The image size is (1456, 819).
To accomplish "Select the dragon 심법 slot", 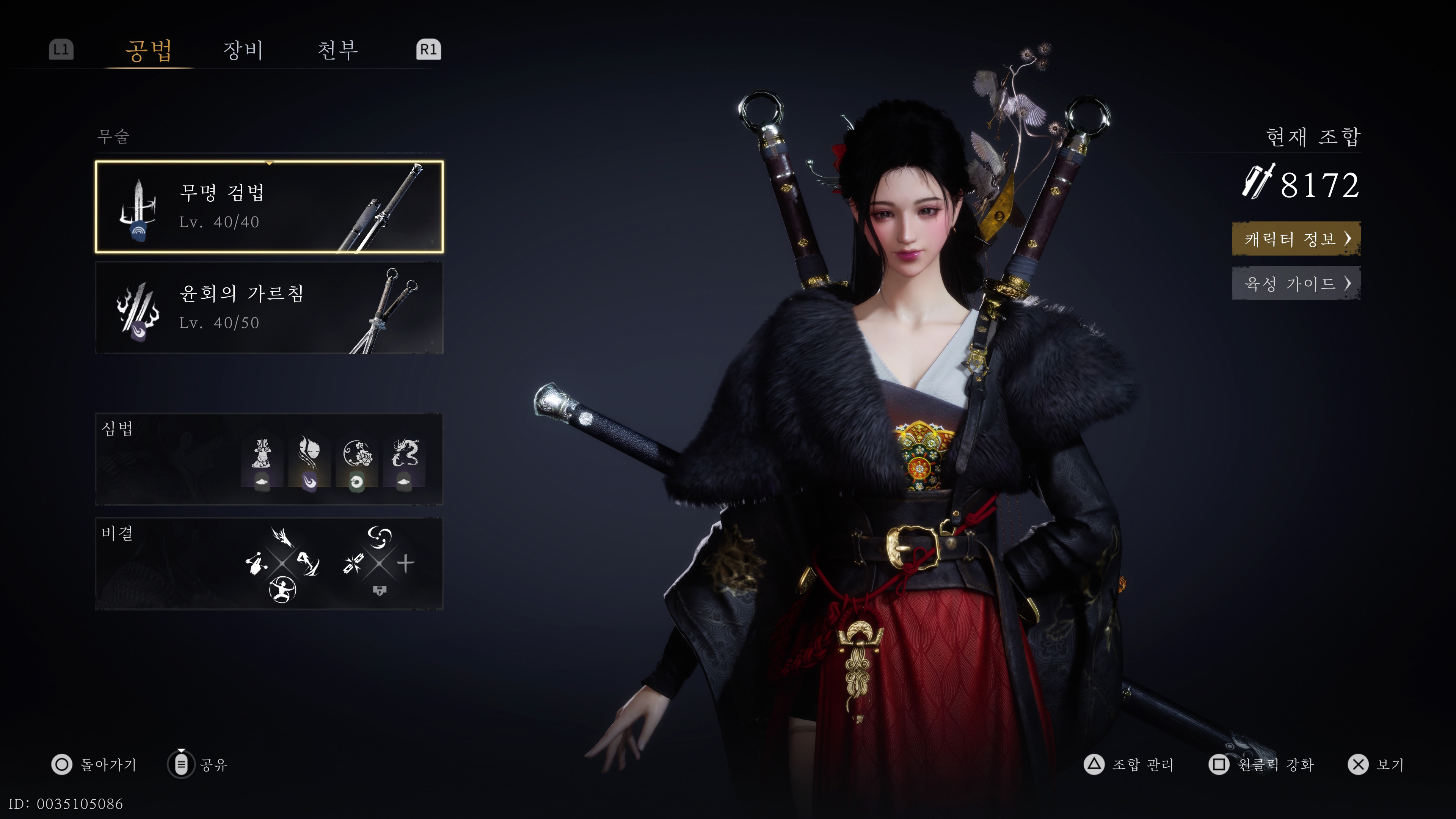I will point(404,460).
